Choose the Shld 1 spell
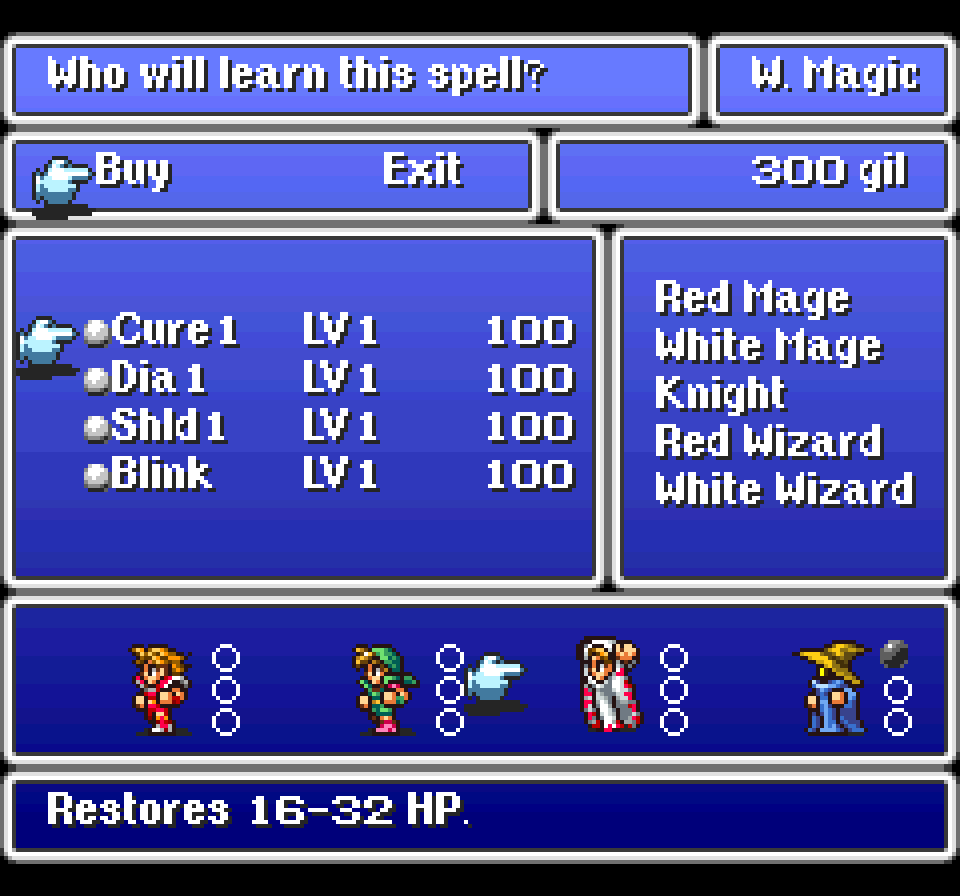The width and height of the screenshot is (960, 896). (x=168, y=426)
